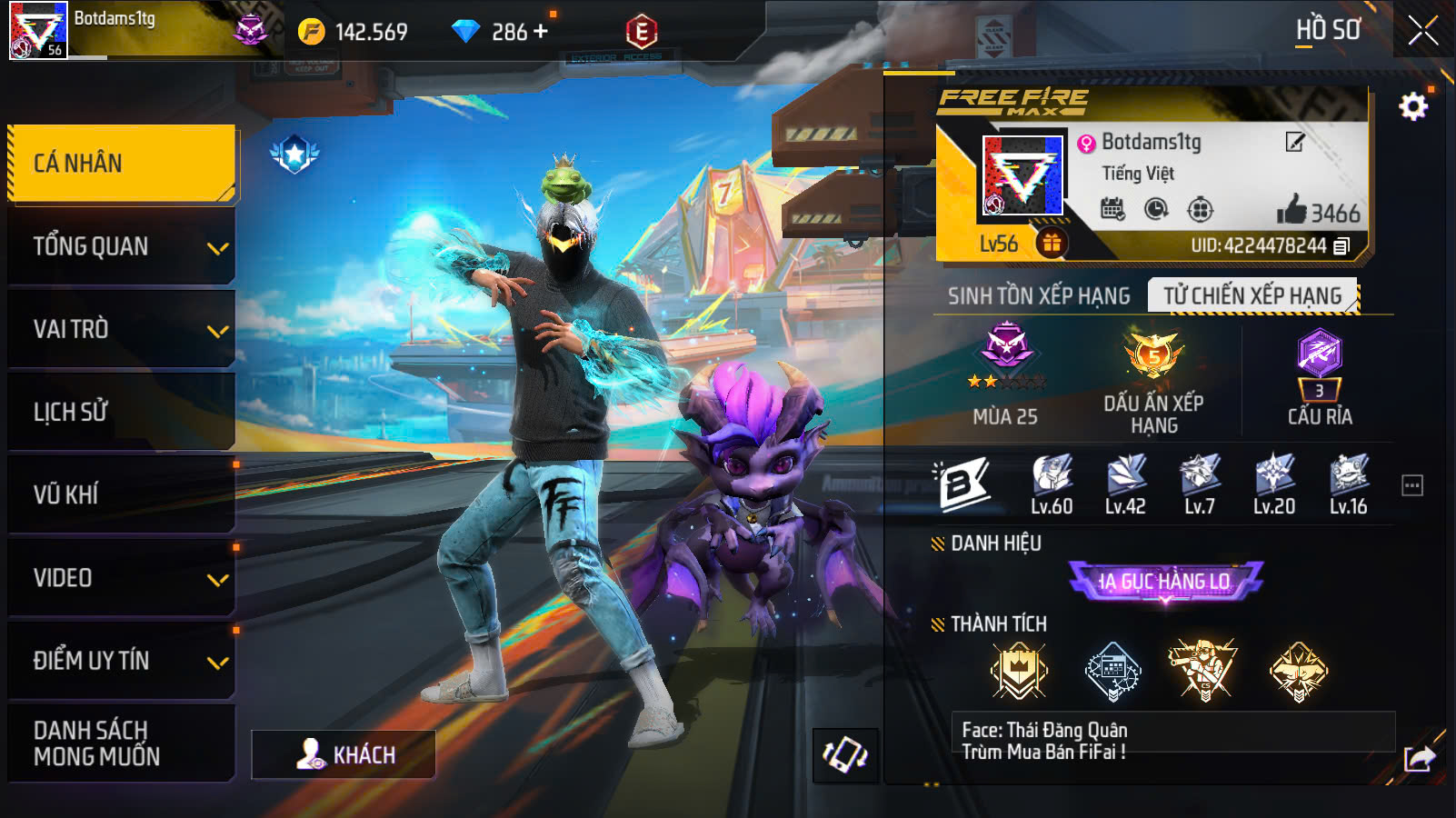The height and width of the screenshot is (818, 1456).
Task: Open LỊCH SỬ match history
Action: pyautogui.click(x=121, y=412)
